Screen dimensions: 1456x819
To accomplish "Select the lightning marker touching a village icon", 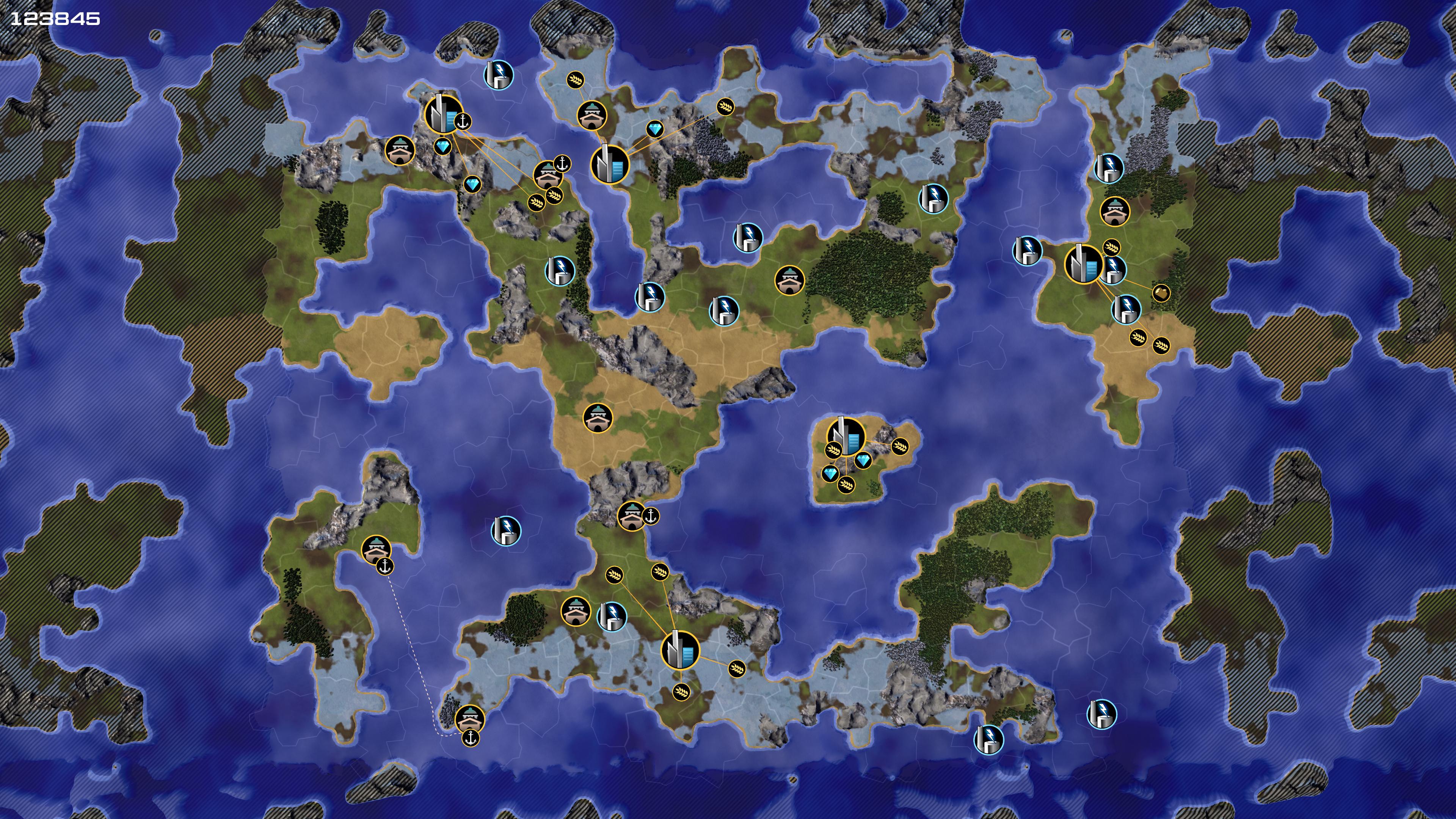I will (x=612, y=615).
